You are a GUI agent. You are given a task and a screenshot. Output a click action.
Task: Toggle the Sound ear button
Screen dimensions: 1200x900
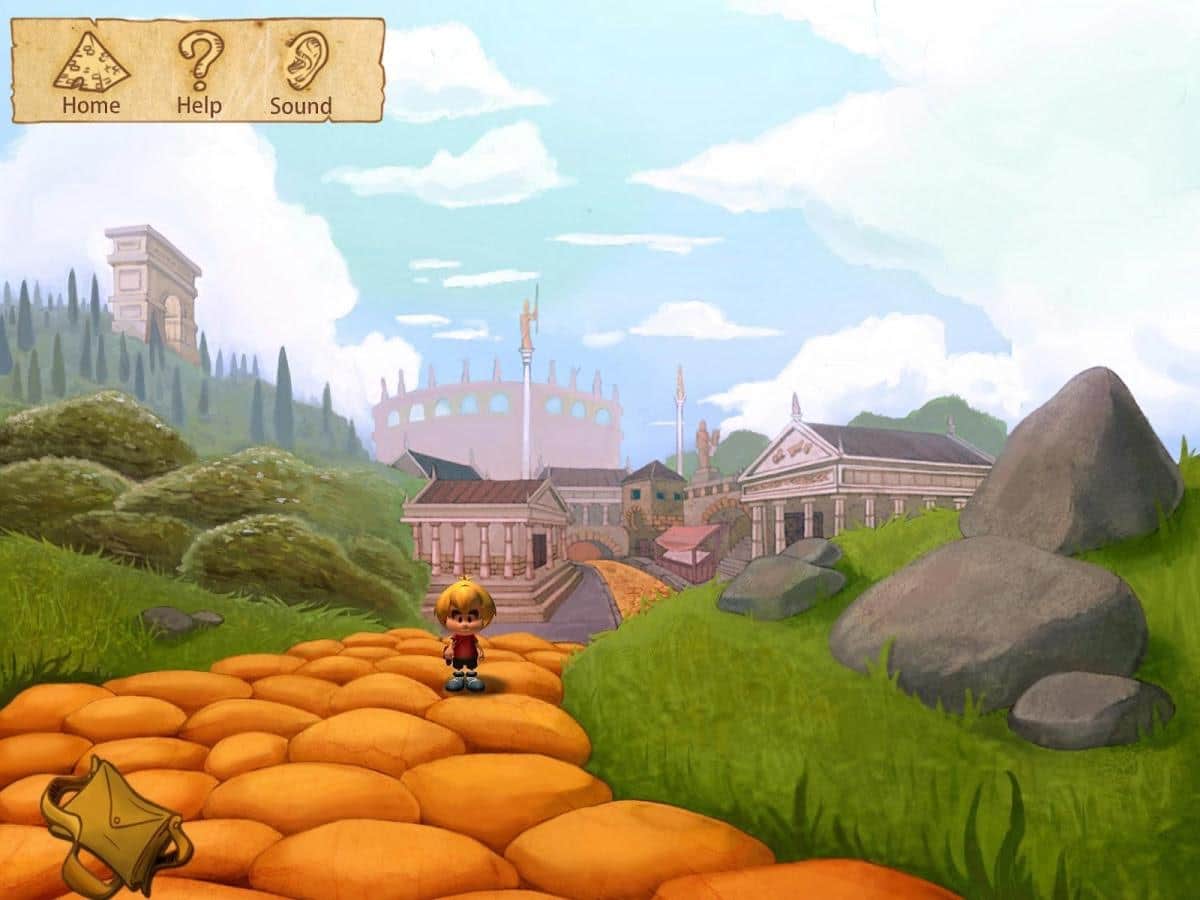pos(302,72)
